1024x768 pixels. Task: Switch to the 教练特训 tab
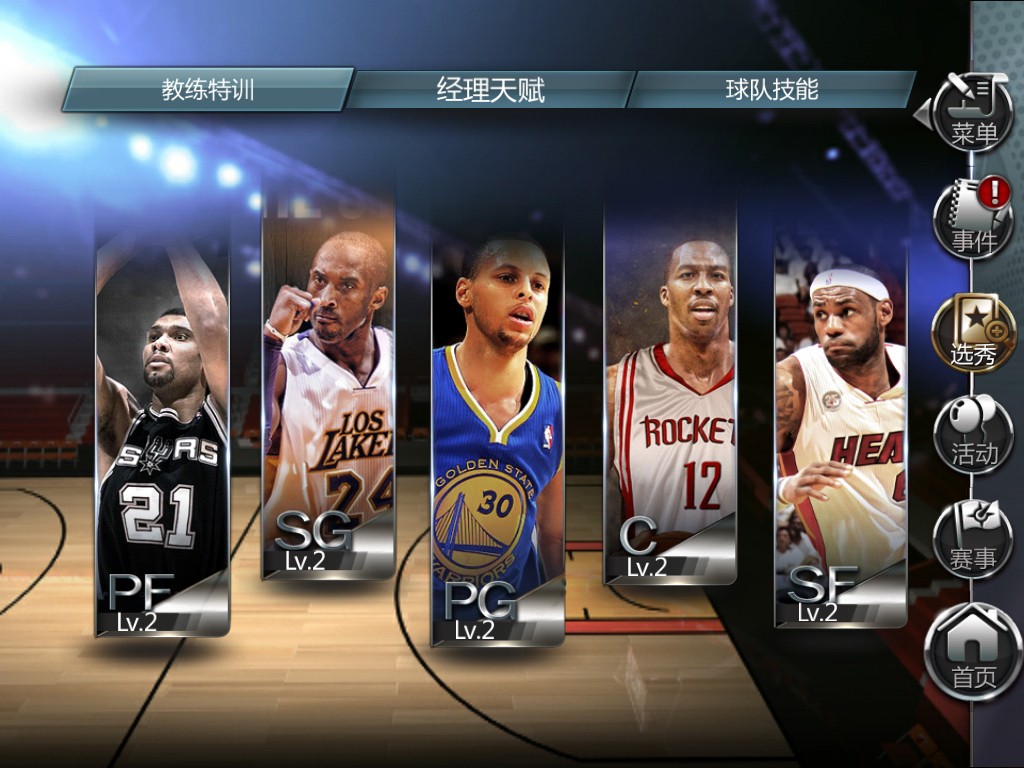208,90
